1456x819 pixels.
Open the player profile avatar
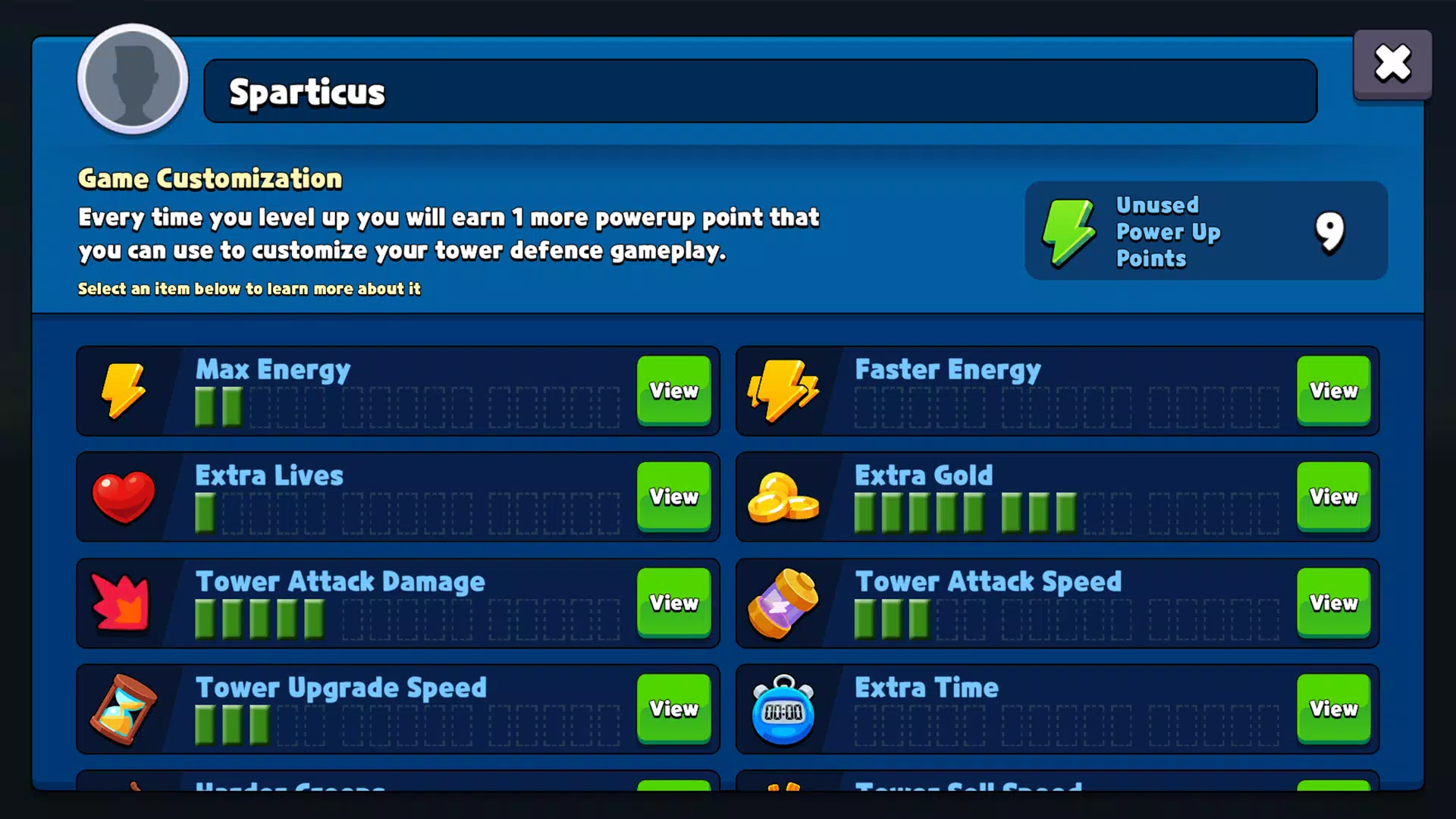click(132, 80)
